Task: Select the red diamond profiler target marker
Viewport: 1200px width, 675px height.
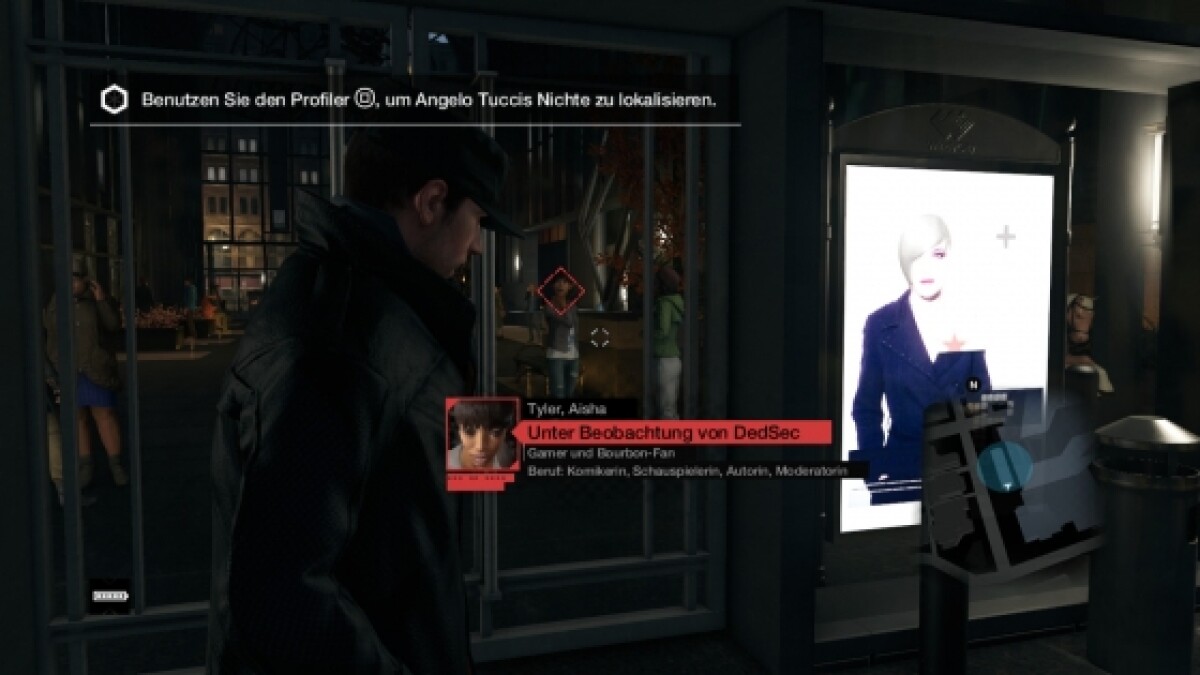Action: 559,290
